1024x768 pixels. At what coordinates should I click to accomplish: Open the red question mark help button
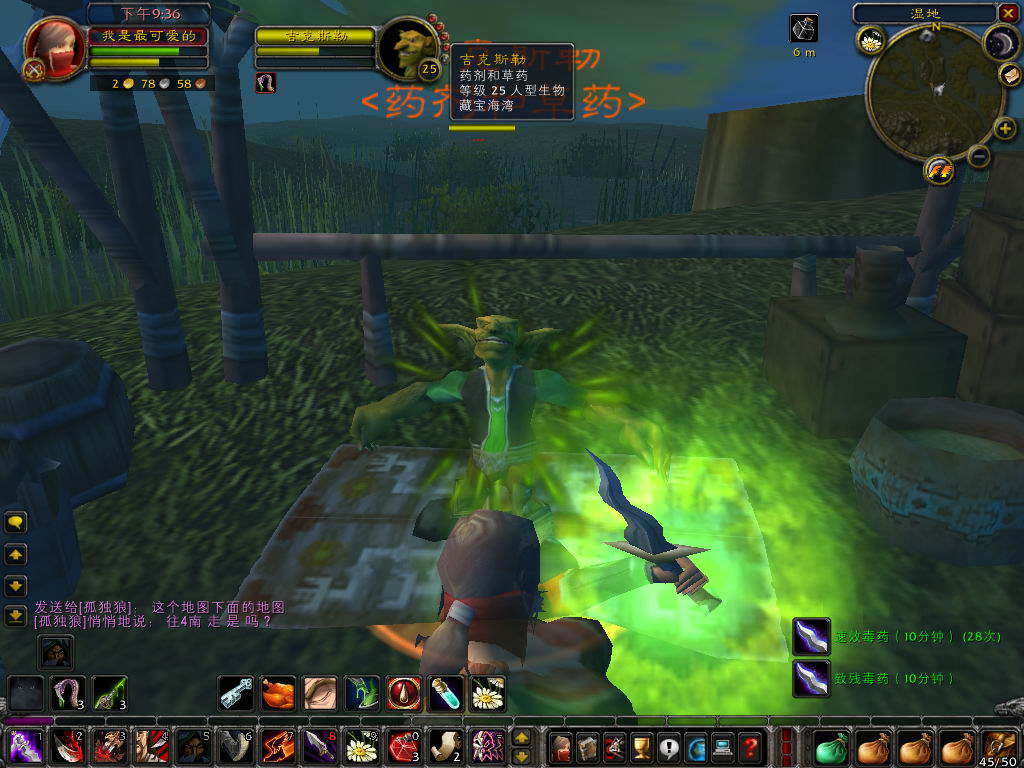pyautogui.click(x=750, y=747)
